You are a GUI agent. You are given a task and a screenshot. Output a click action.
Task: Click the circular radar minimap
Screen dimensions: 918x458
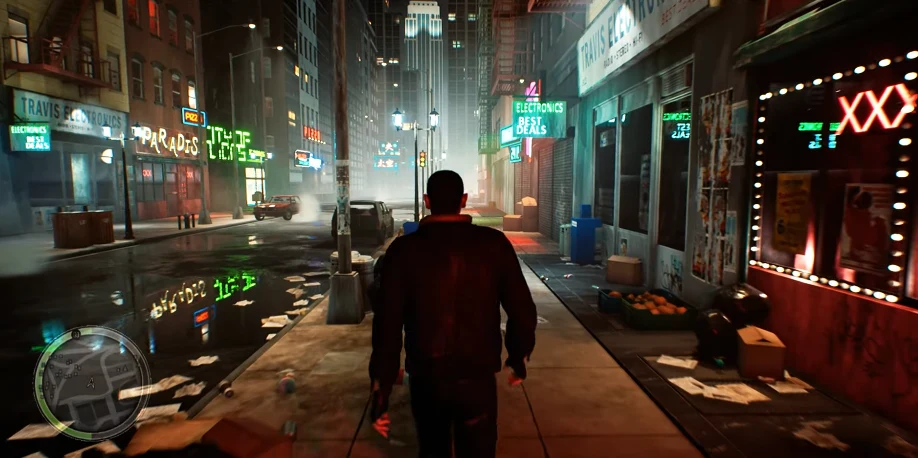tap(91, 383)
